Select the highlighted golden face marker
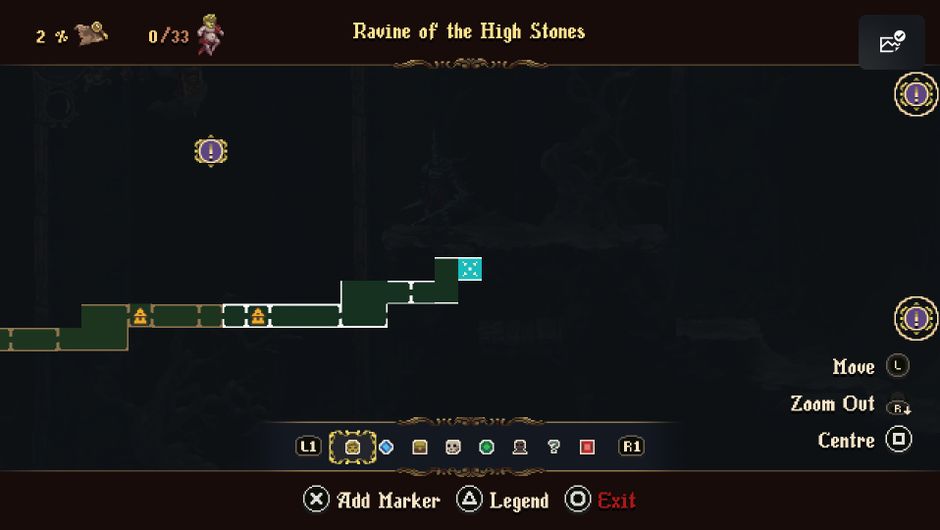940x530 pixels. coord(352,447)
